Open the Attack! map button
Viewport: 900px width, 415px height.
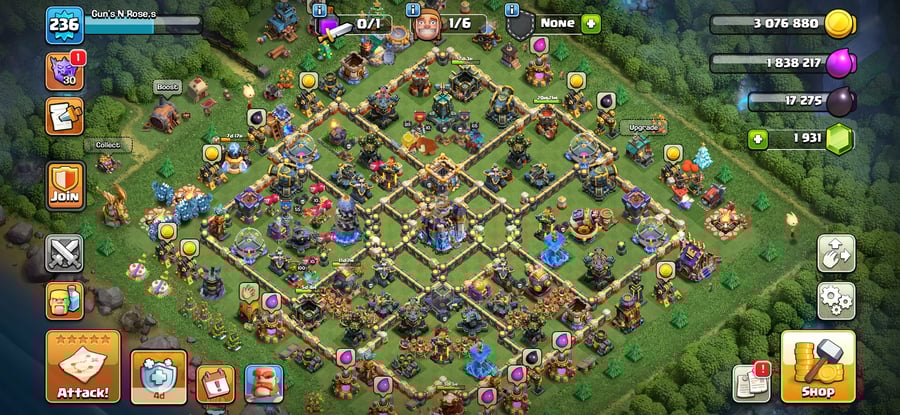[x=82, y=367]
